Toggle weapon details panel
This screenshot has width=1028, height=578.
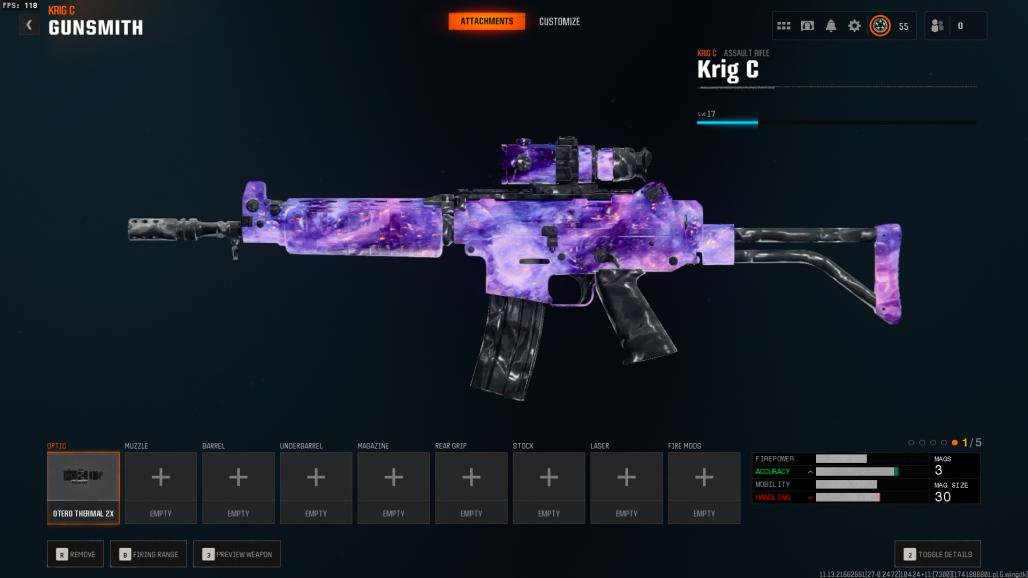tap(937, 554)
